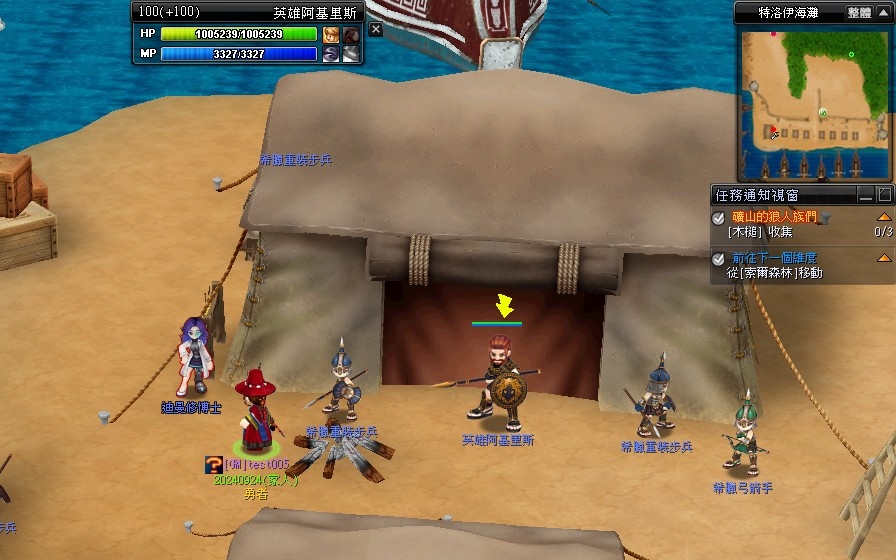Viewport: 896px width, 560px height.
Task: Close the 英雄阿基里斯 target panel
Action: pyautogui.click(x=376, y=29)
